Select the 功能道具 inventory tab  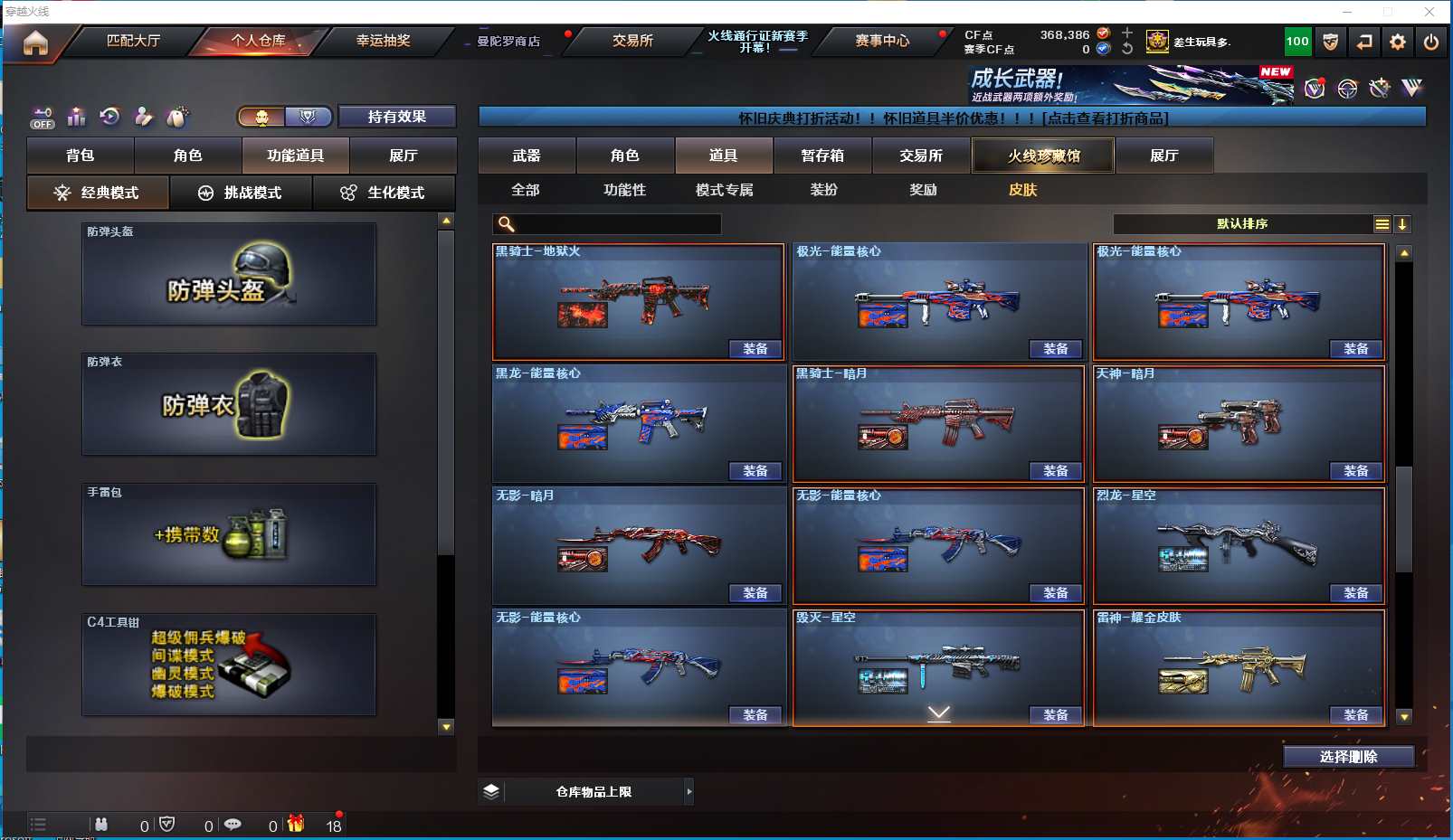pos(295,156)
